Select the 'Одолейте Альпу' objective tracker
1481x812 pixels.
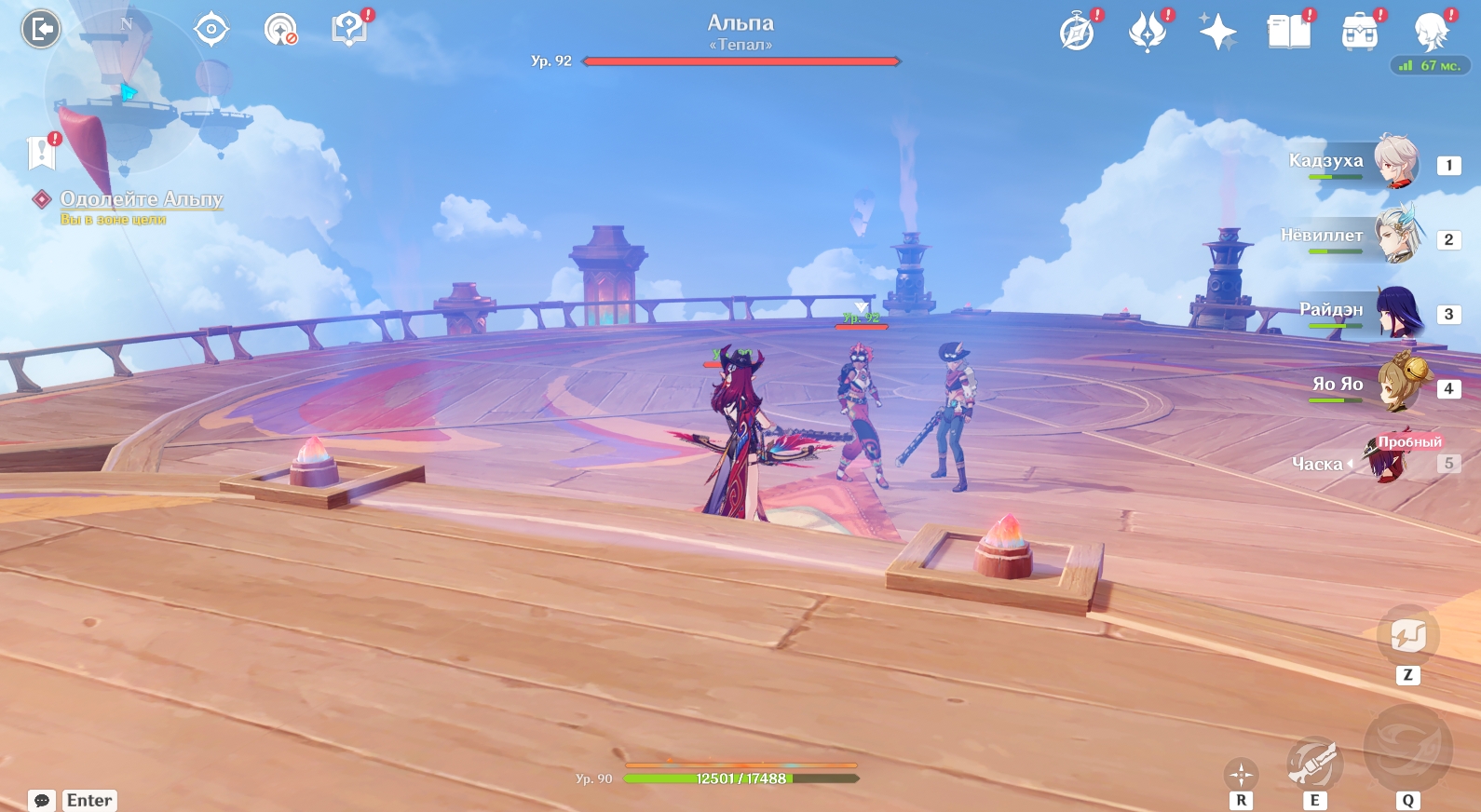pyautogui.click(x=140, y=199)
